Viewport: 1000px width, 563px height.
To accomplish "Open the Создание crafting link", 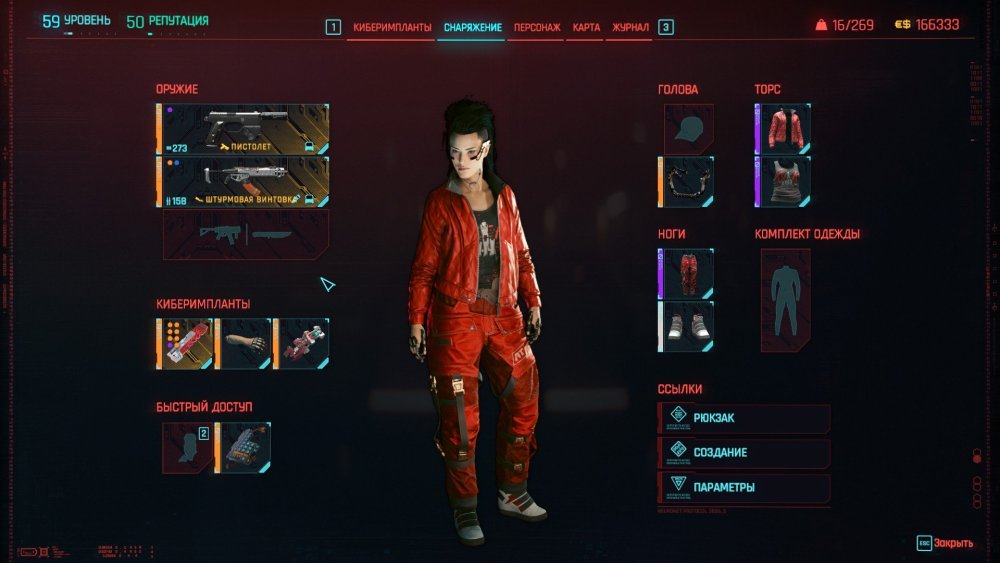I will [745, 453].
